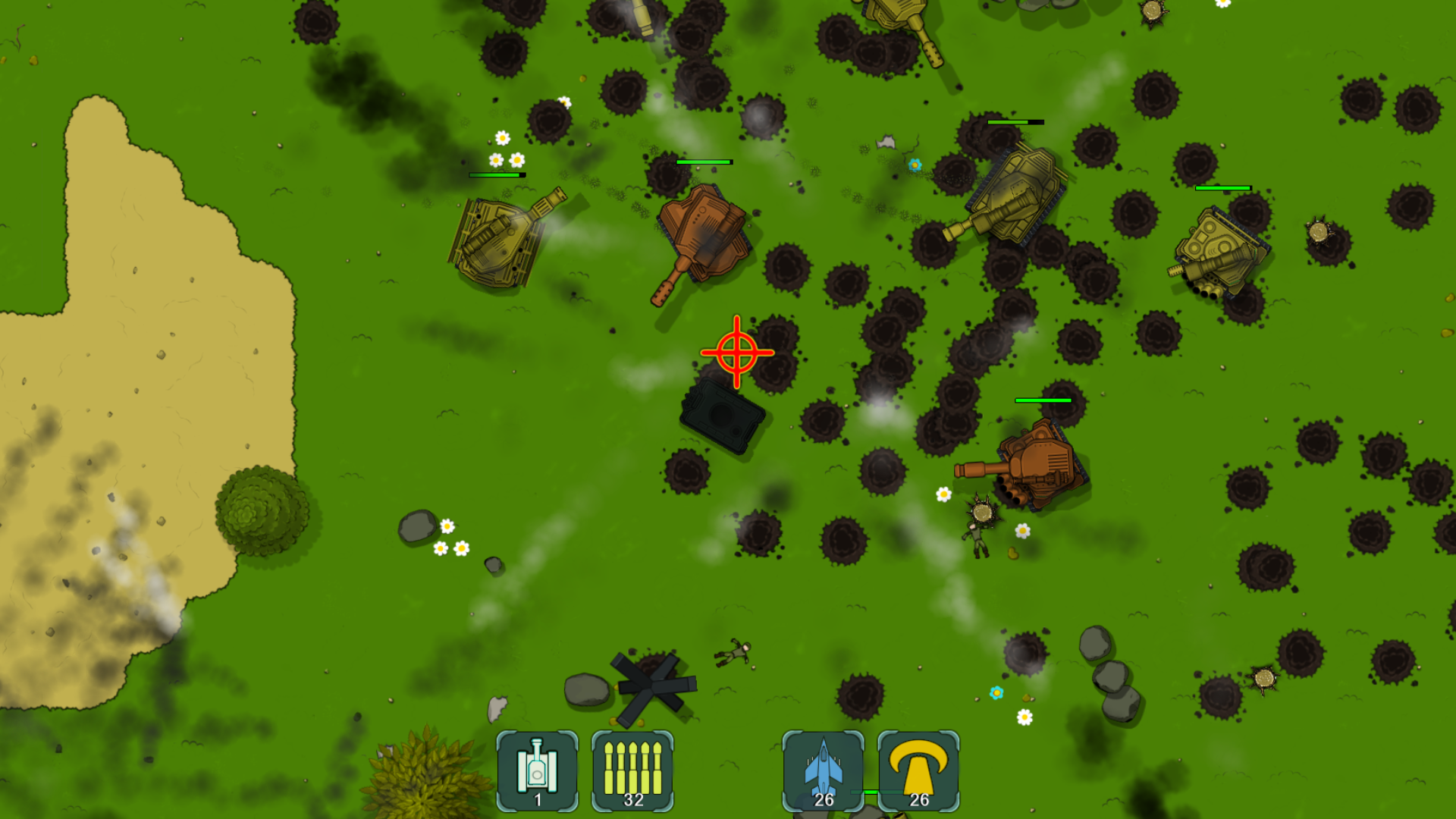
Task: Click the olive tank on the left
Action: 503,243
